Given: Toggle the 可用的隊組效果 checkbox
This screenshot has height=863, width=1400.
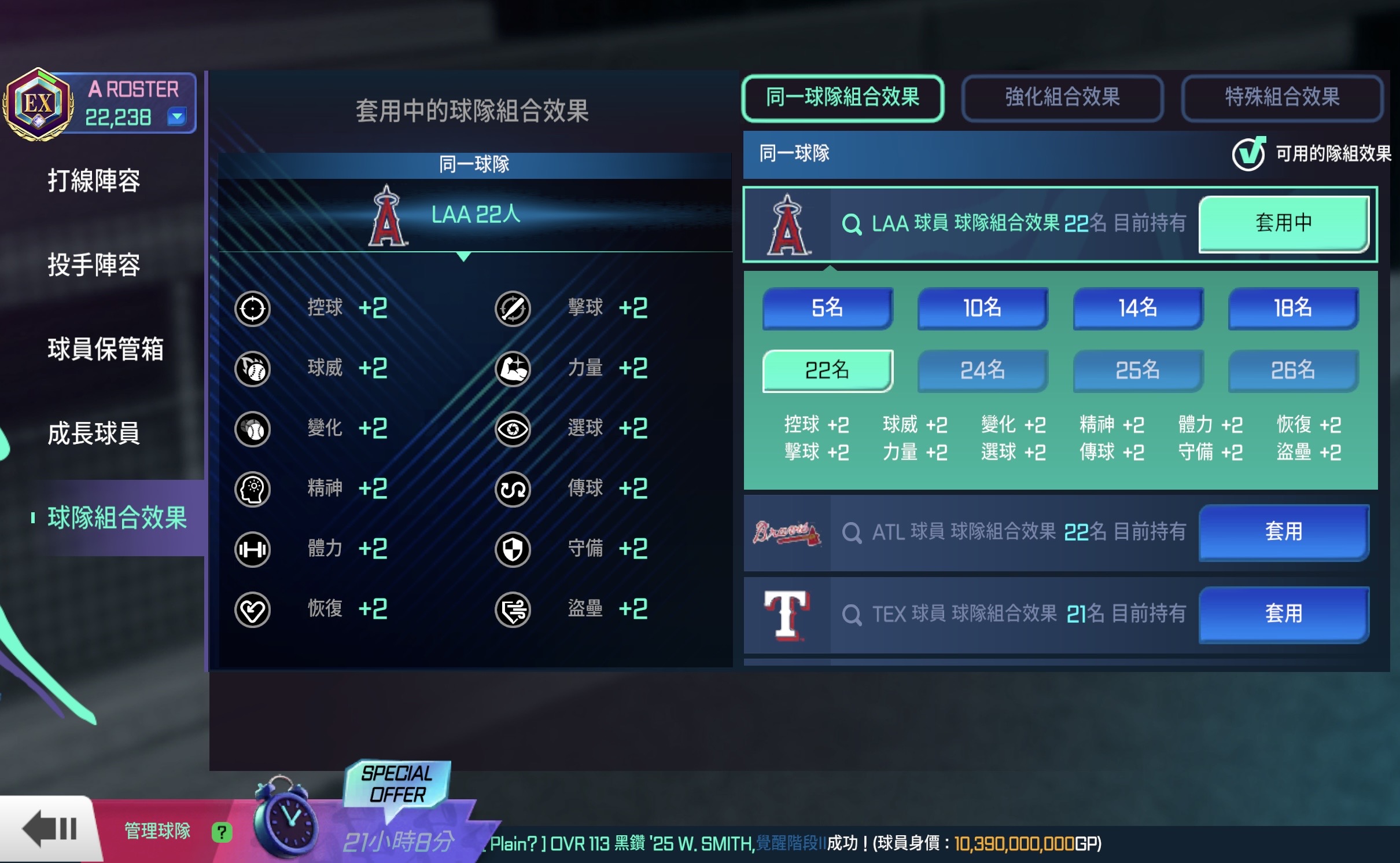Looking at the screenshot, I should [x=1248, y=154].
